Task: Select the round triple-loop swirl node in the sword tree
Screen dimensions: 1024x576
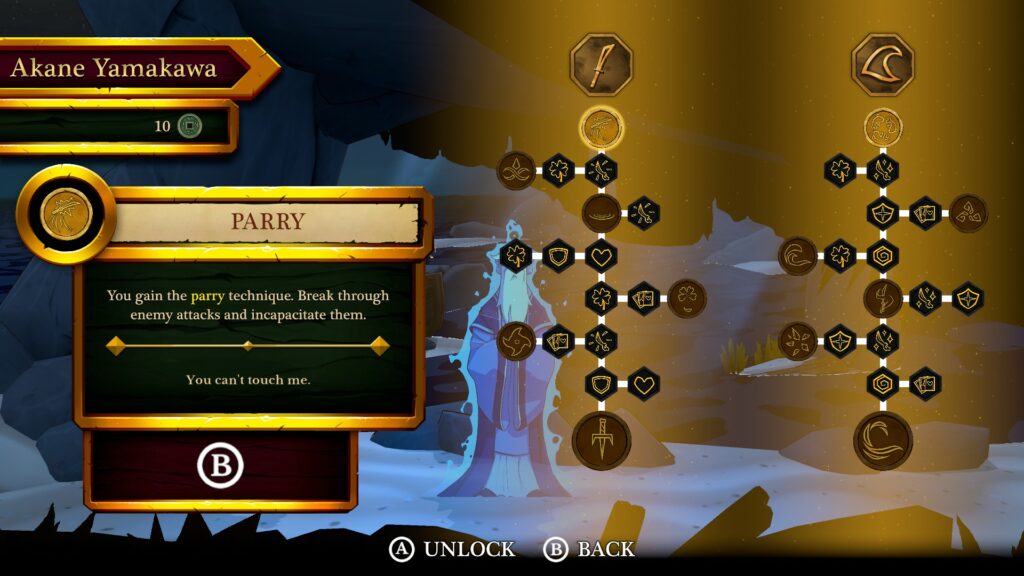Action: [x=516, y=170]
